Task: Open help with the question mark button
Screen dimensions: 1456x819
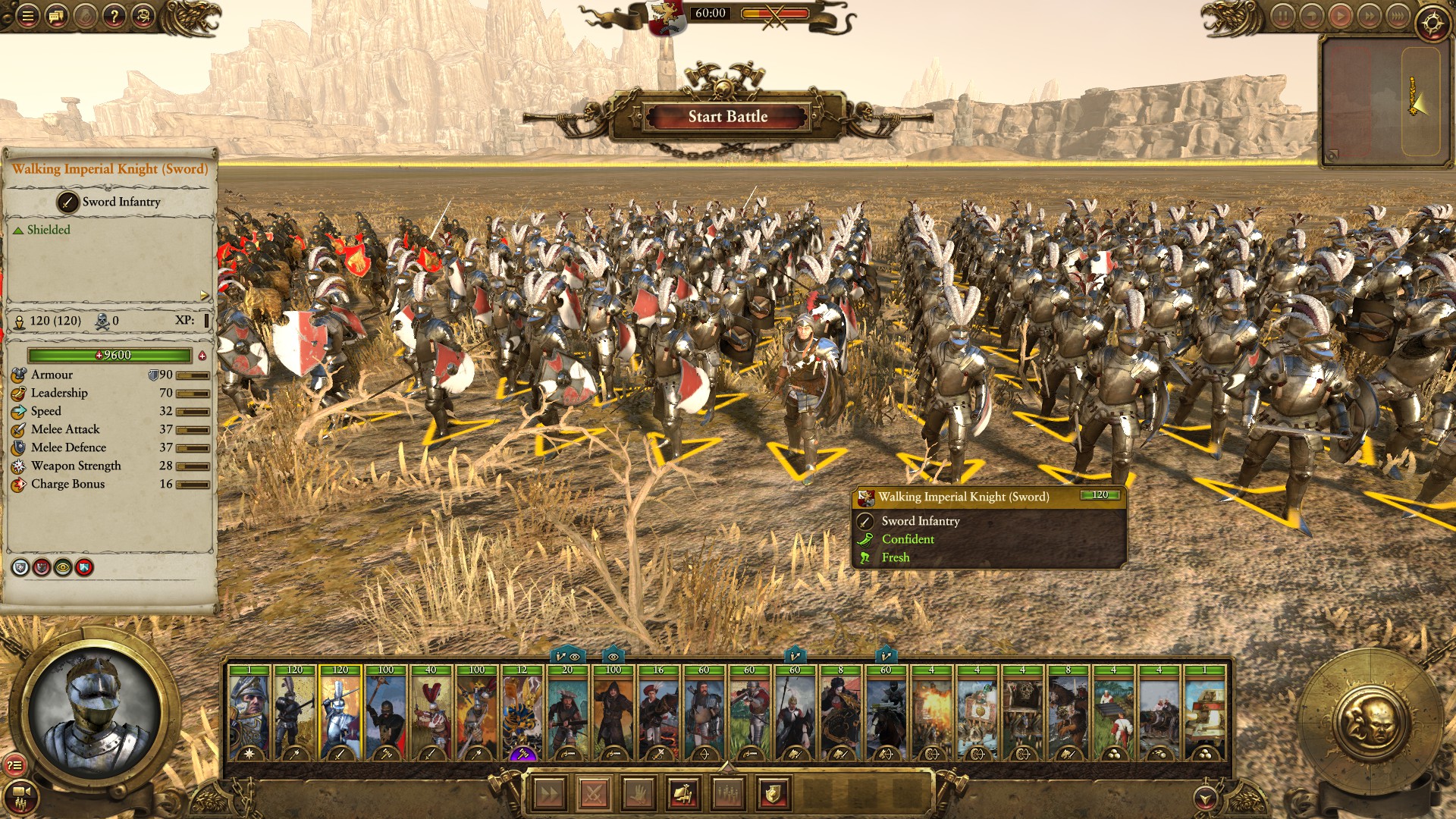Action: 114,15
